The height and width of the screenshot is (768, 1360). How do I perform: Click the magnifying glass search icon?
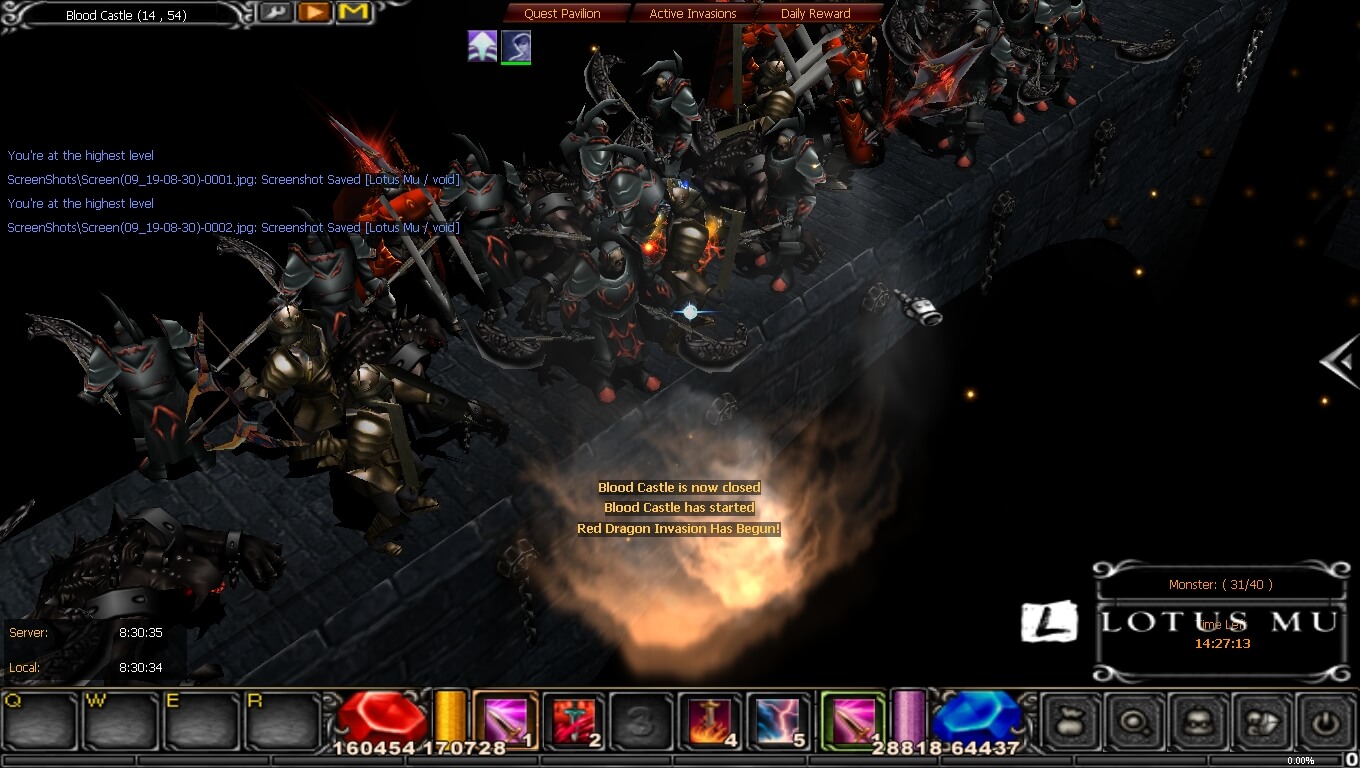(x=1134, y=720)
